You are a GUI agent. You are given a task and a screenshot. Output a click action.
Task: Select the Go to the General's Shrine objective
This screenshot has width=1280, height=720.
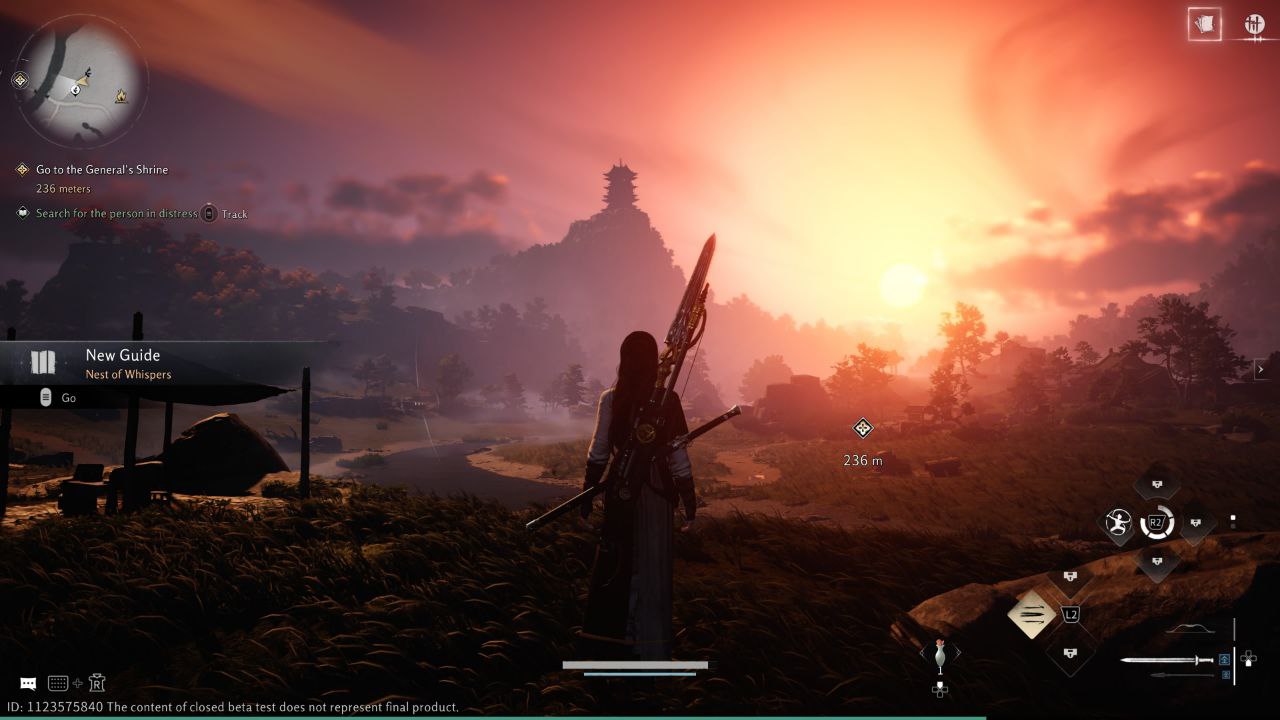tap(101, 170)
